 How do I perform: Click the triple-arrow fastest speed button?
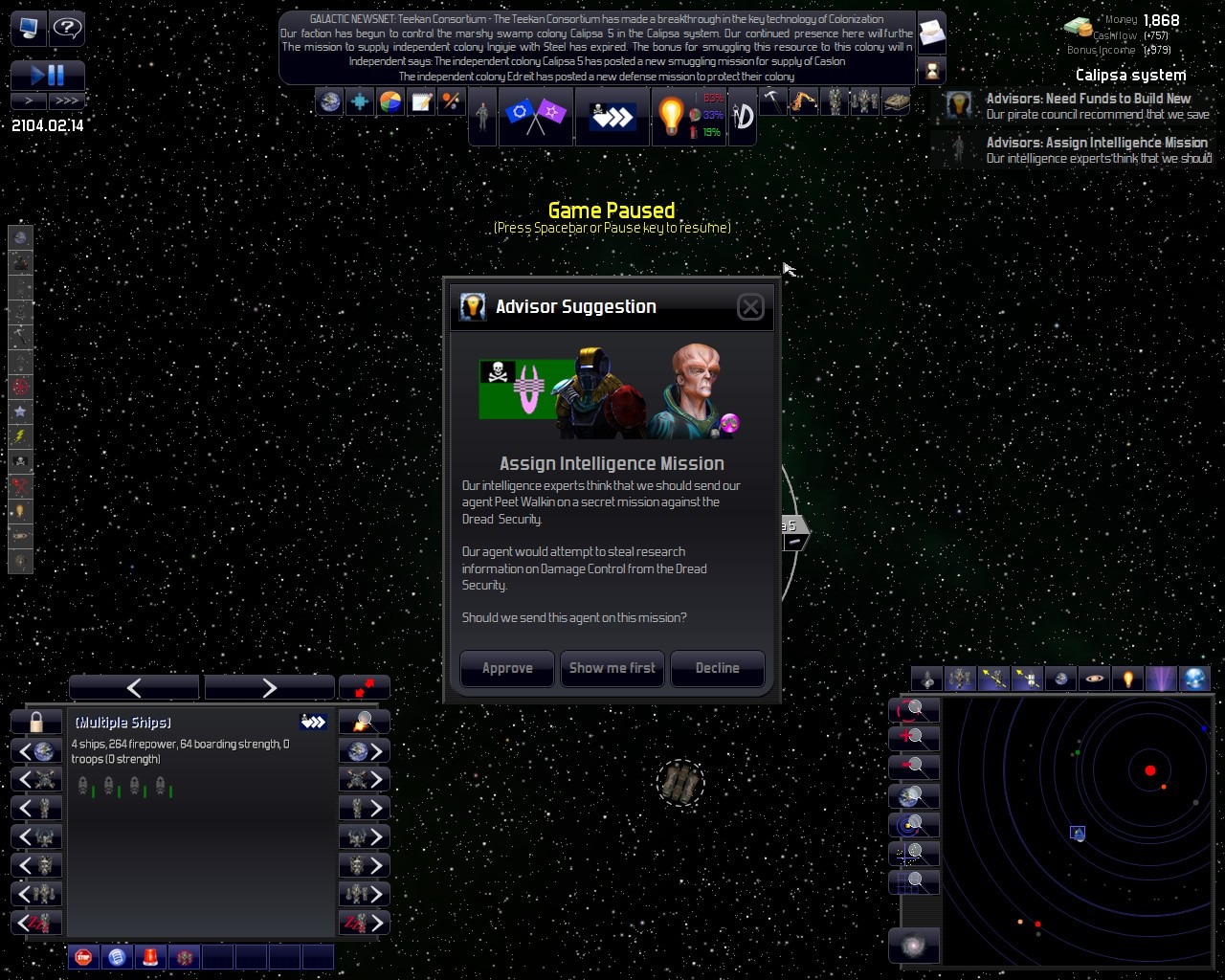[67, 100]
